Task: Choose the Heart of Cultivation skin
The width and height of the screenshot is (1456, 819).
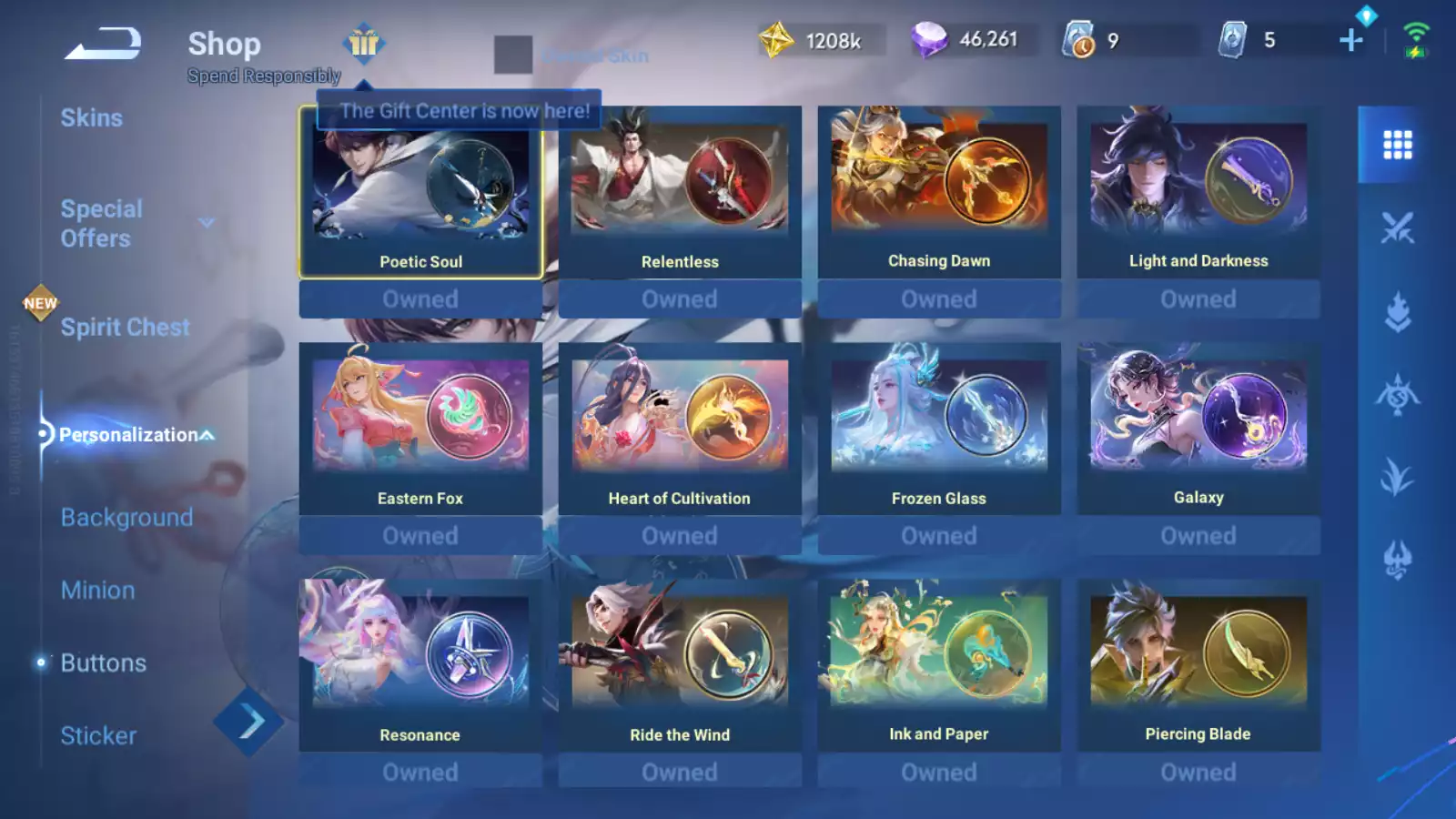Action: point(680,430)
